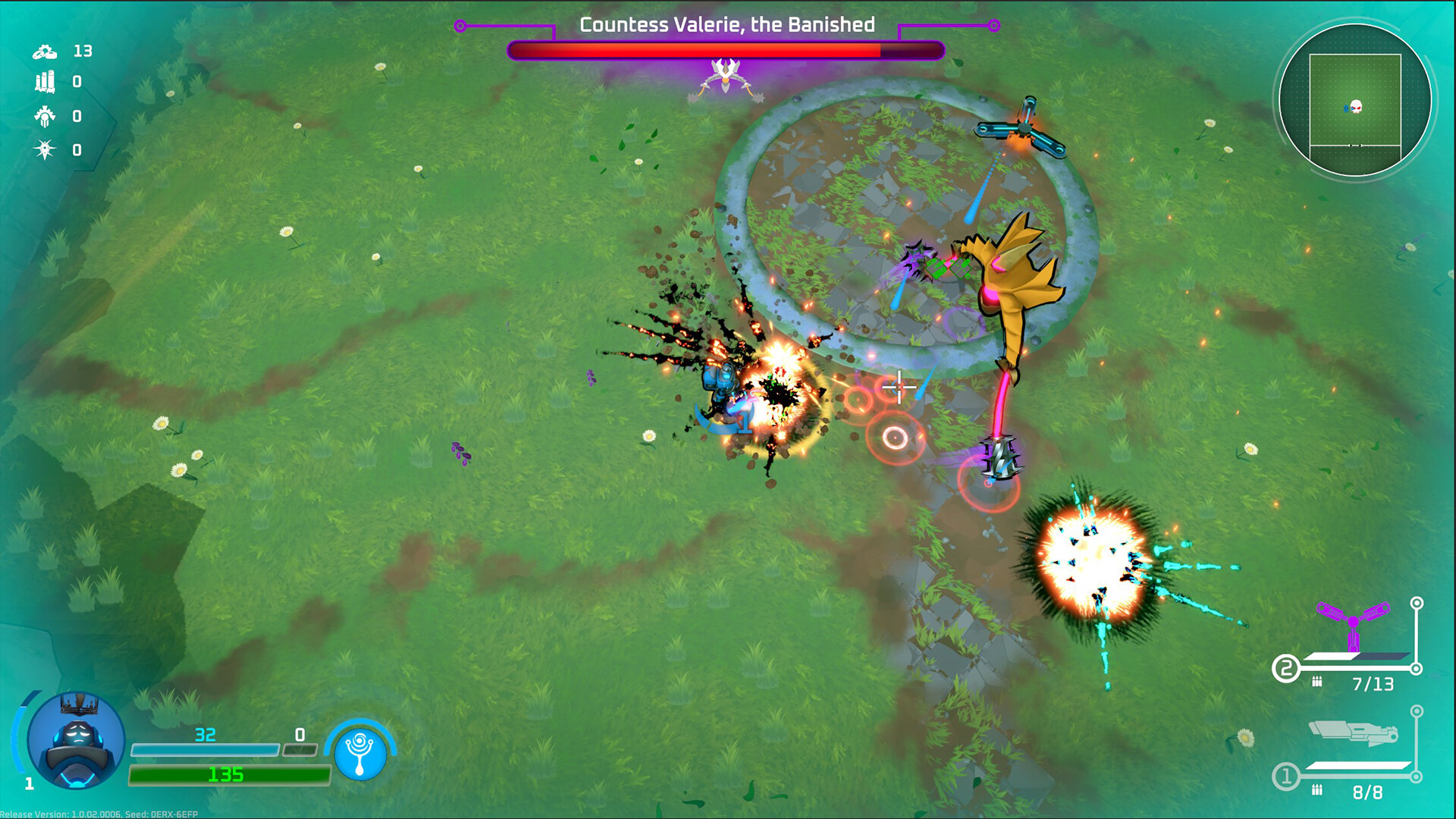Screen dimensions: 1456x819
Task: Click the character portrait at bottom left
Action: tap(76, 742)
